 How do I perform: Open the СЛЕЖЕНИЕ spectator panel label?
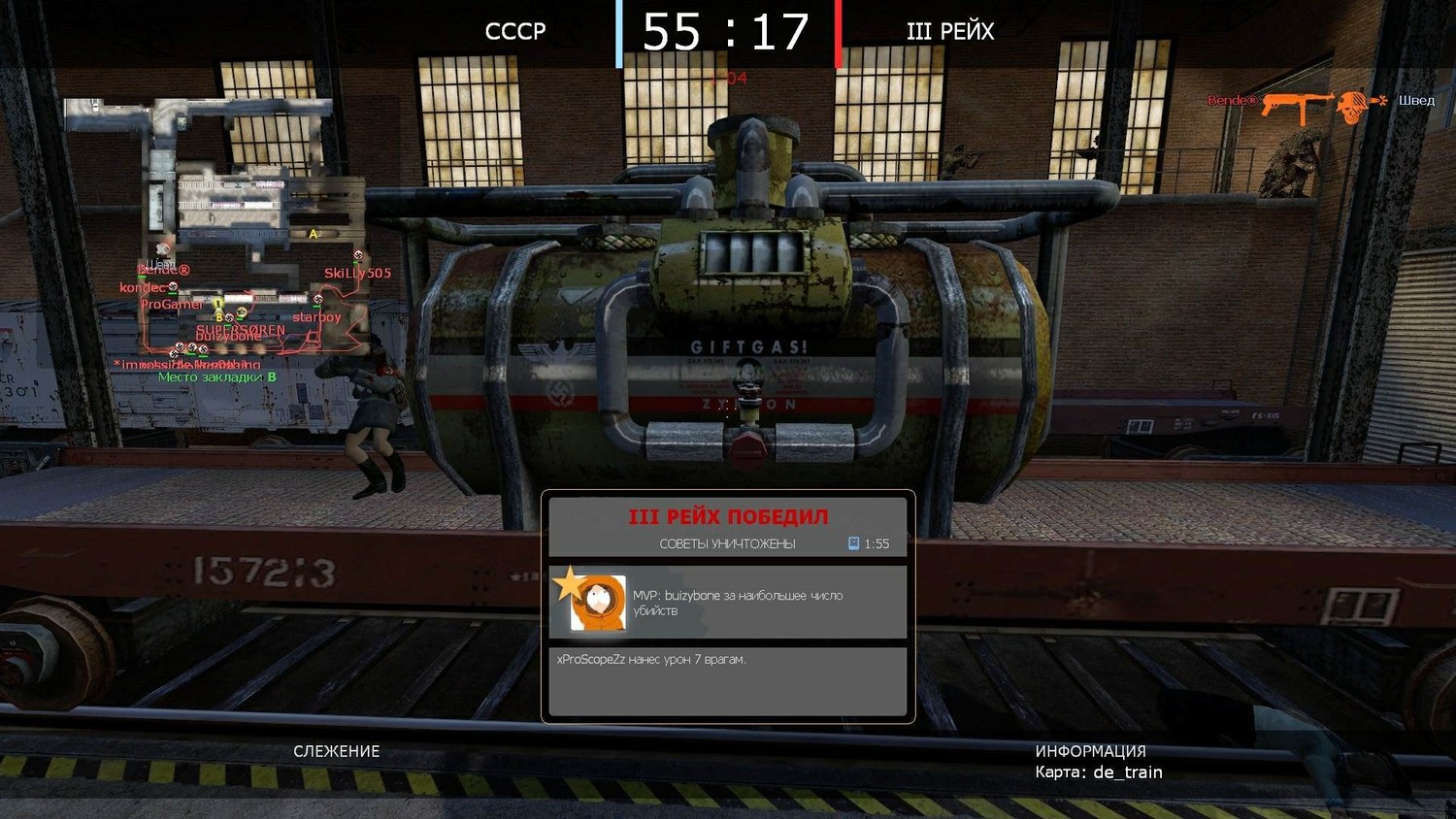click(337, 751)
